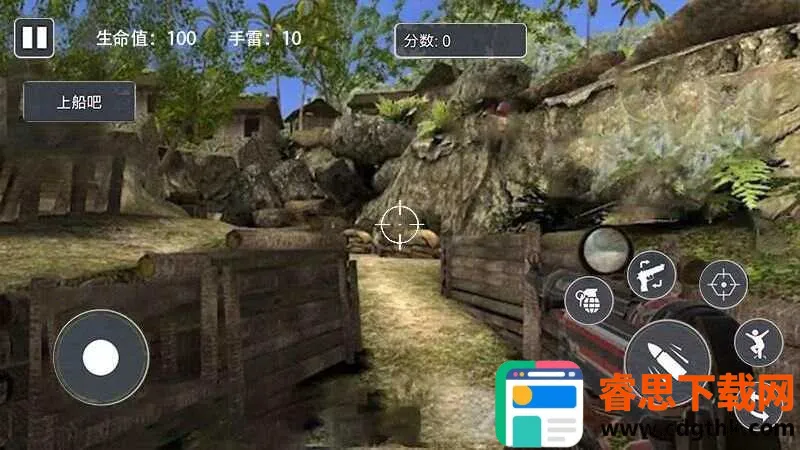
Task: Switch weapon with the pistol icon
Action: (651, 274)
